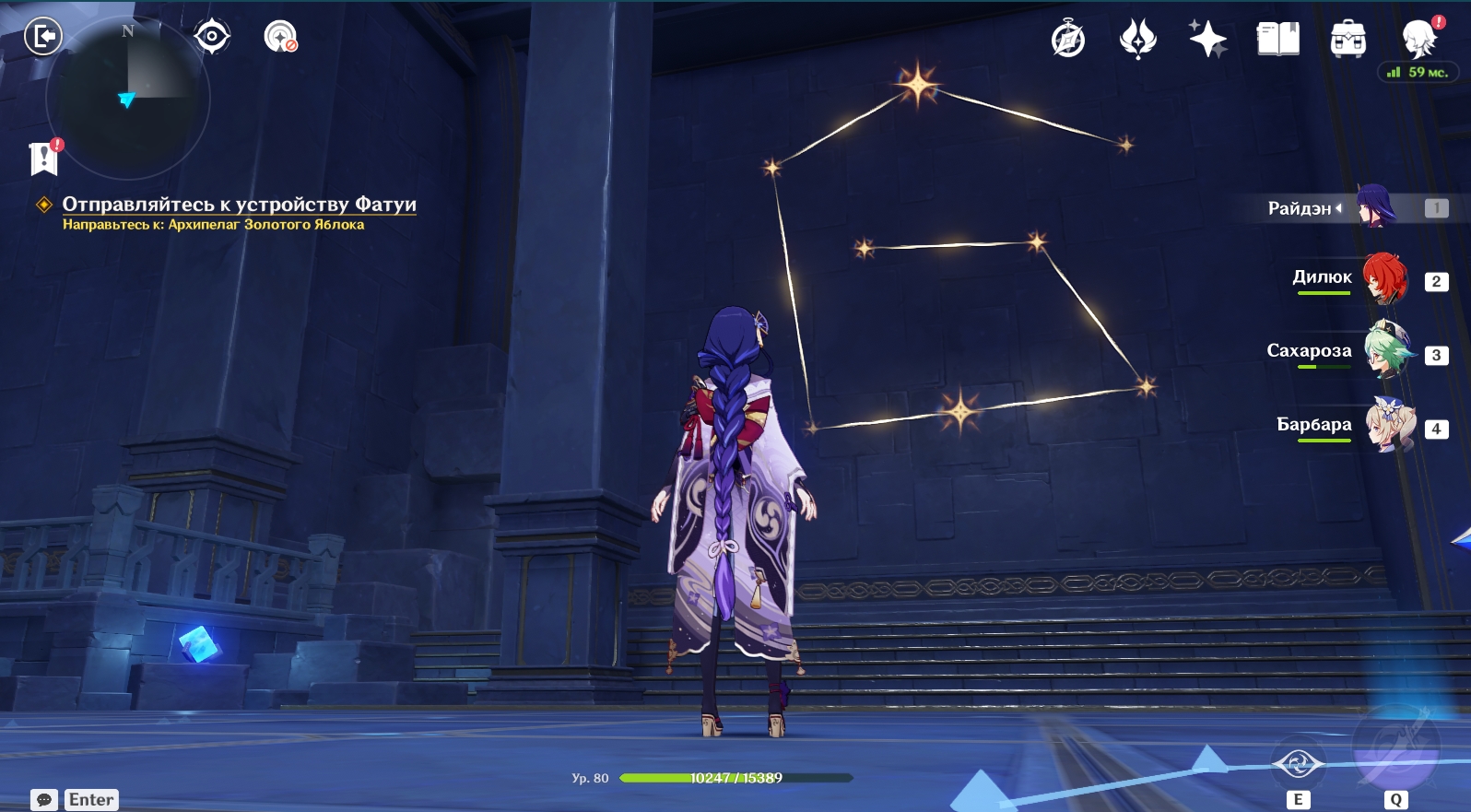Open the chat speech bubble
This screenshot has height=812, width=1471.
pos(43,799)
